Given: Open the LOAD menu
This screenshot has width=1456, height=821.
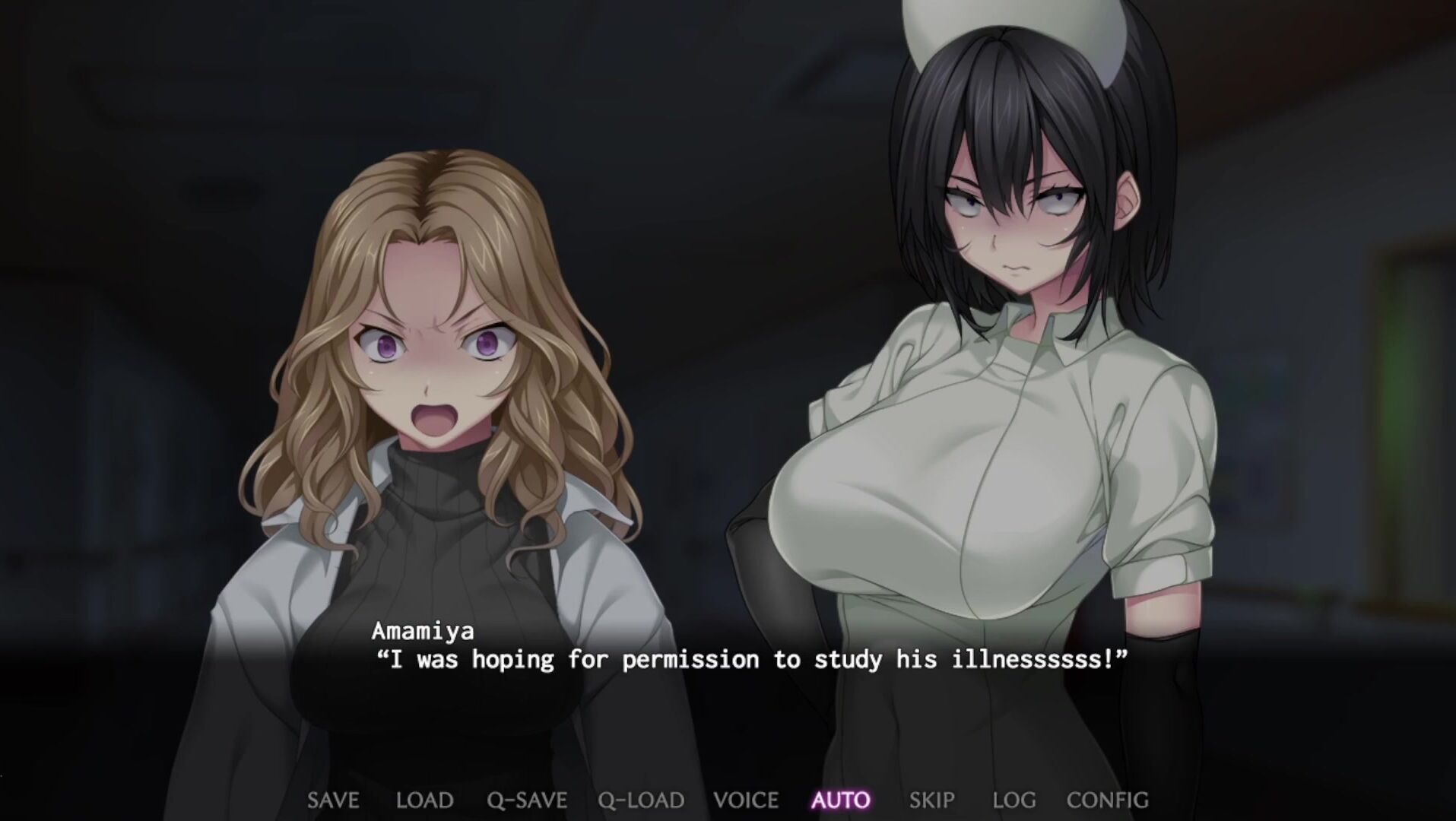Looking at the screenshot, I should pos(424,800).
